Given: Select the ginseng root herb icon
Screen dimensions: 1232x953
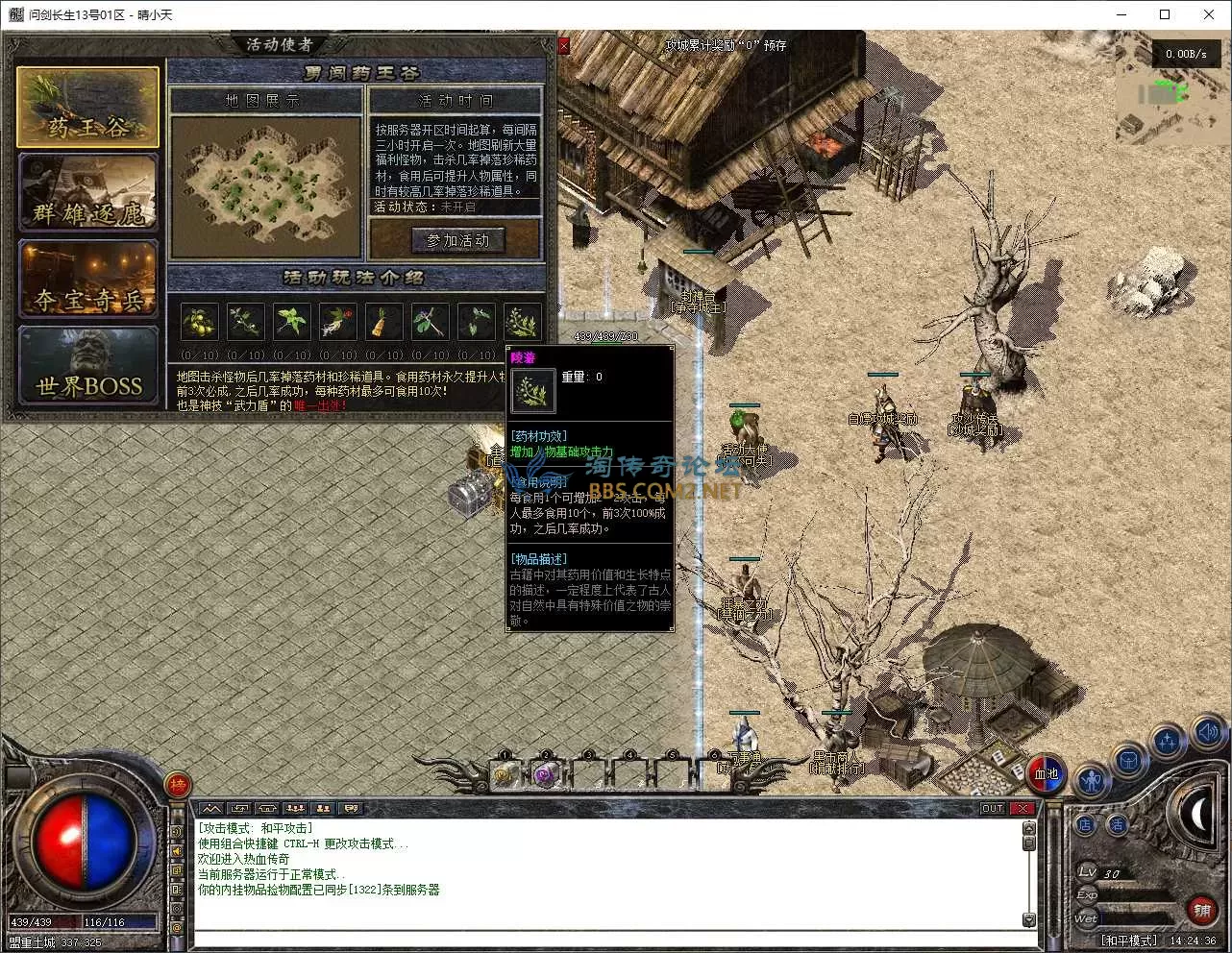Looking at the screenshot, I should pyautogui.click(x=338, y=323).
